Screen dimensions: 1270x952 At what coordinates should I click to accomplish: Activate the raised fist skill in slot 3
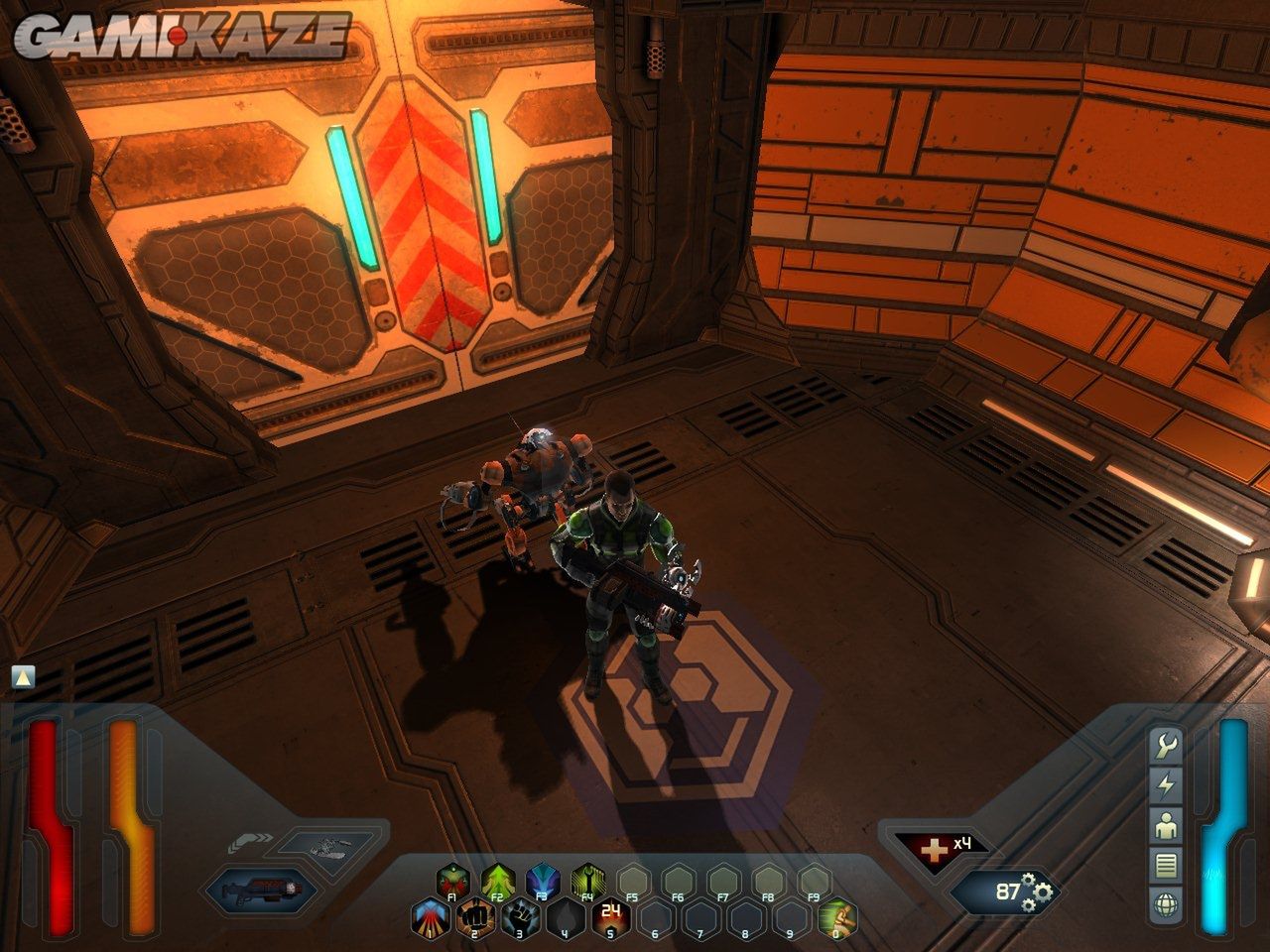(519, 917)
